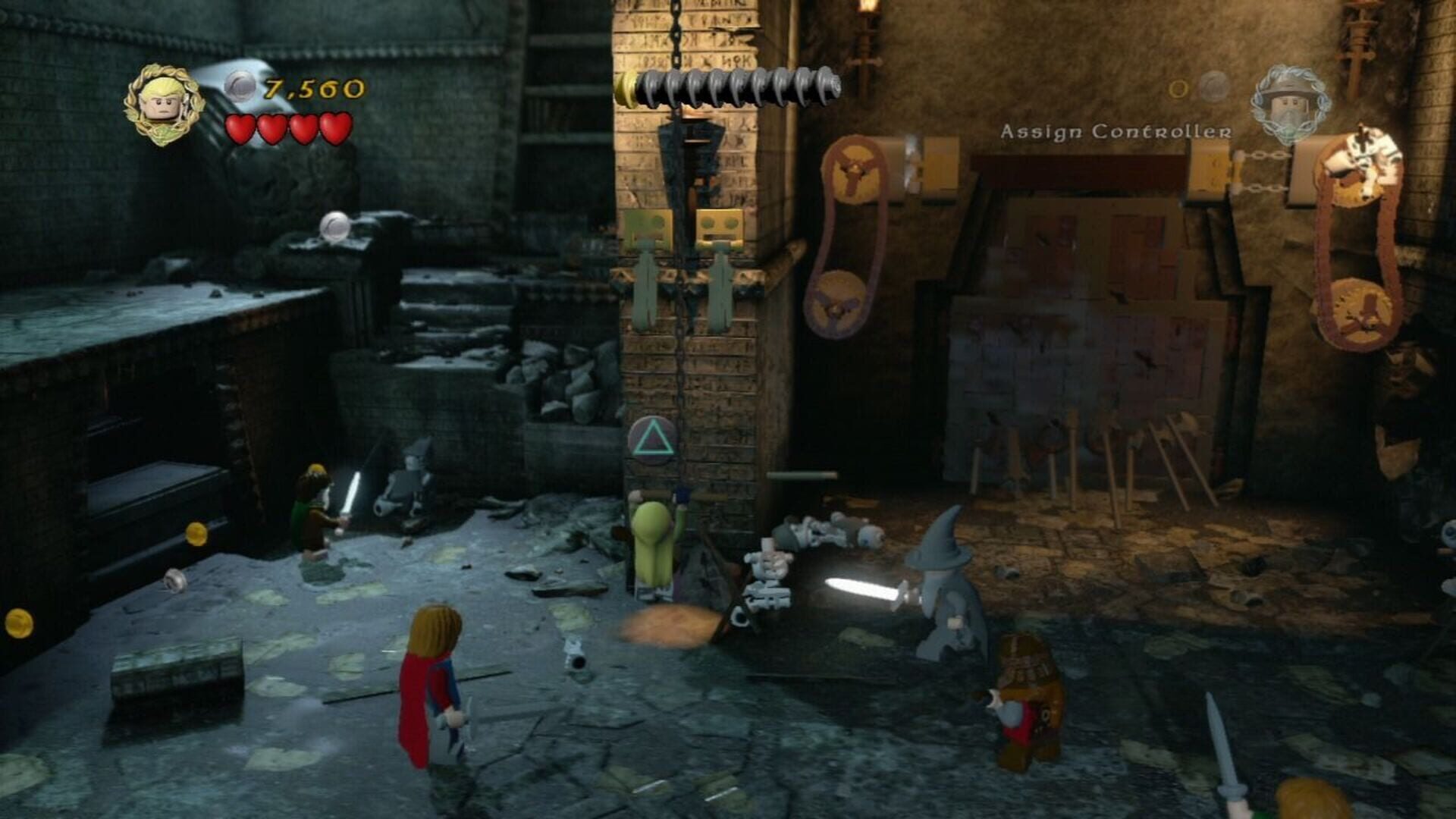The image size is (1456, 819).
Task: Click the silver stud coin icon beside 7,560
Action: pyautogui.click(x=240, y=83)
